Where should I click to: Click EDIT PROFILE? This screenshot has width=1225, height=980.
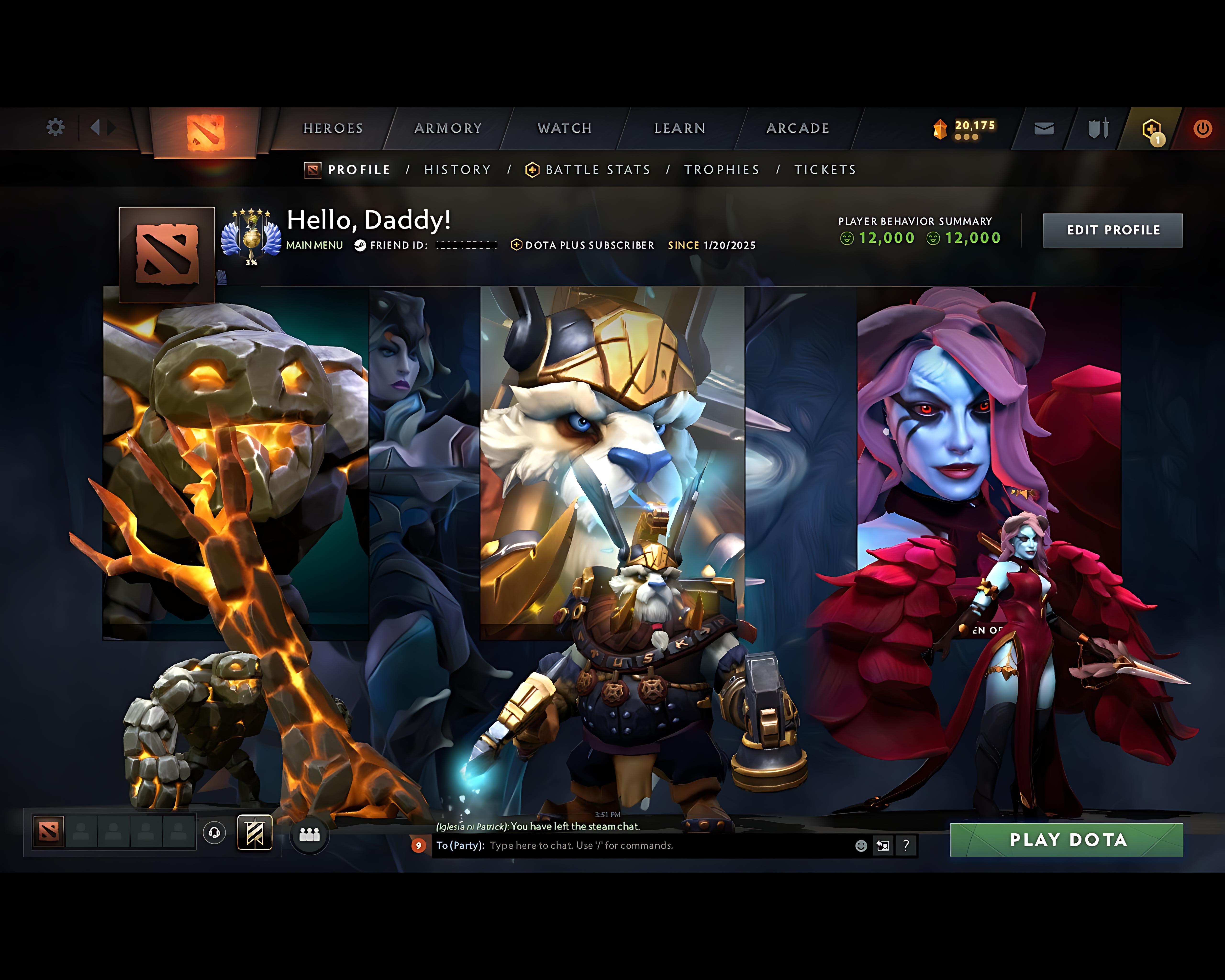click(x=1113, y=229)
